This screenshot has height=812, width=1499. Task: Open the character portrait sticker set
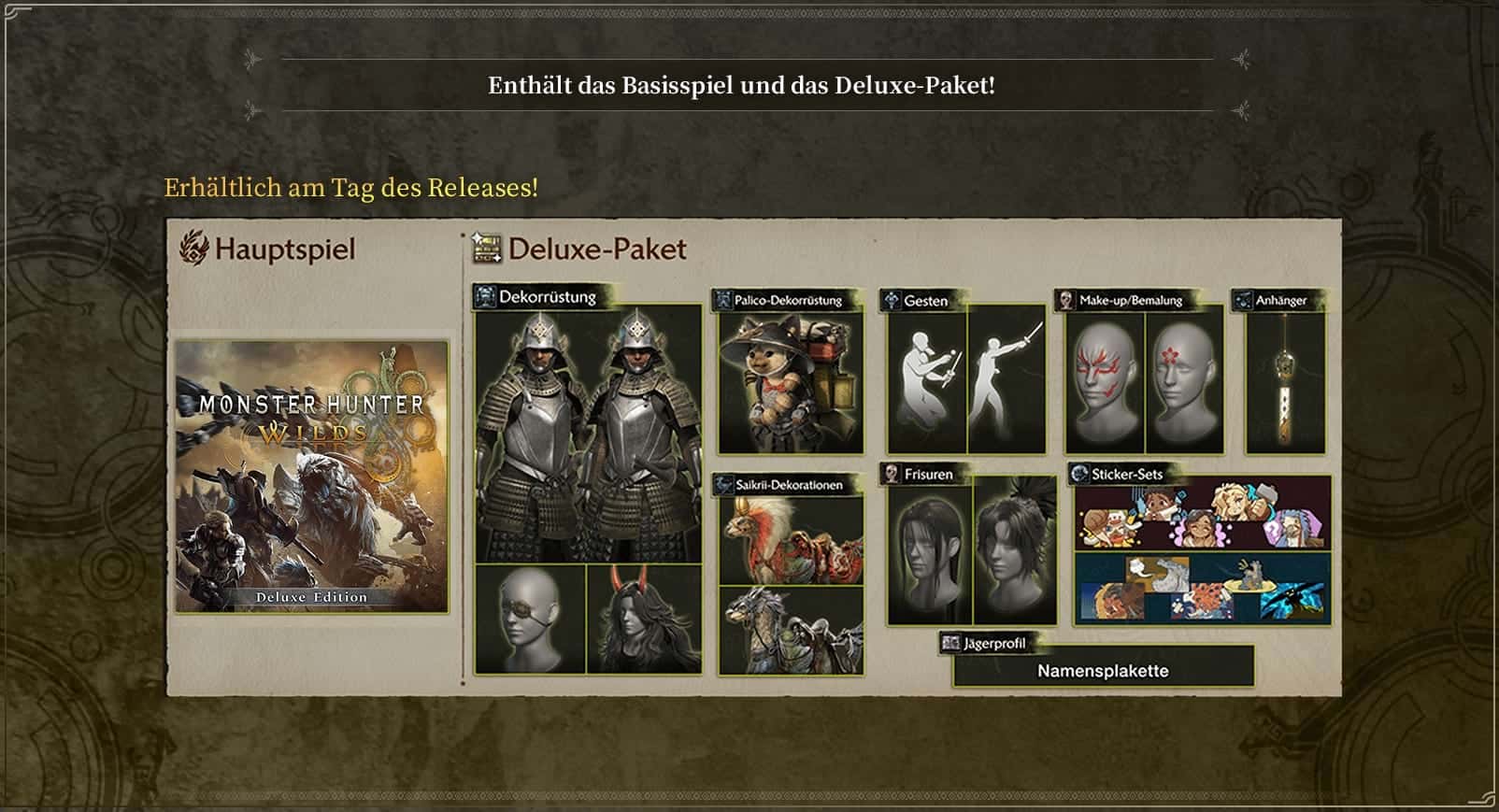pos(1202,515)
